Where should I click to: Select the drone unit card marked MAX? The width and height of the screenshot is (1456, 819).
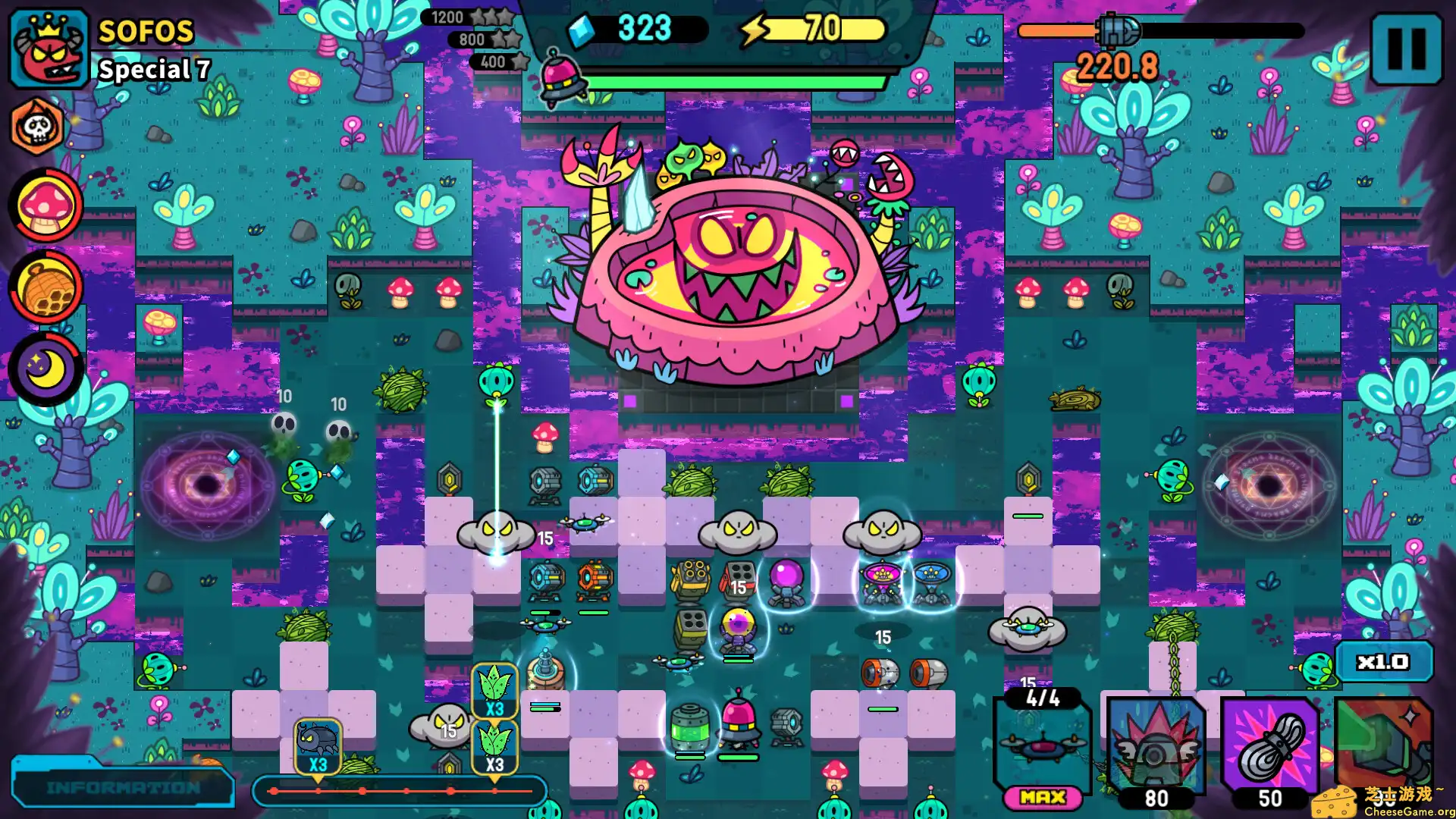coord(1043,747)
